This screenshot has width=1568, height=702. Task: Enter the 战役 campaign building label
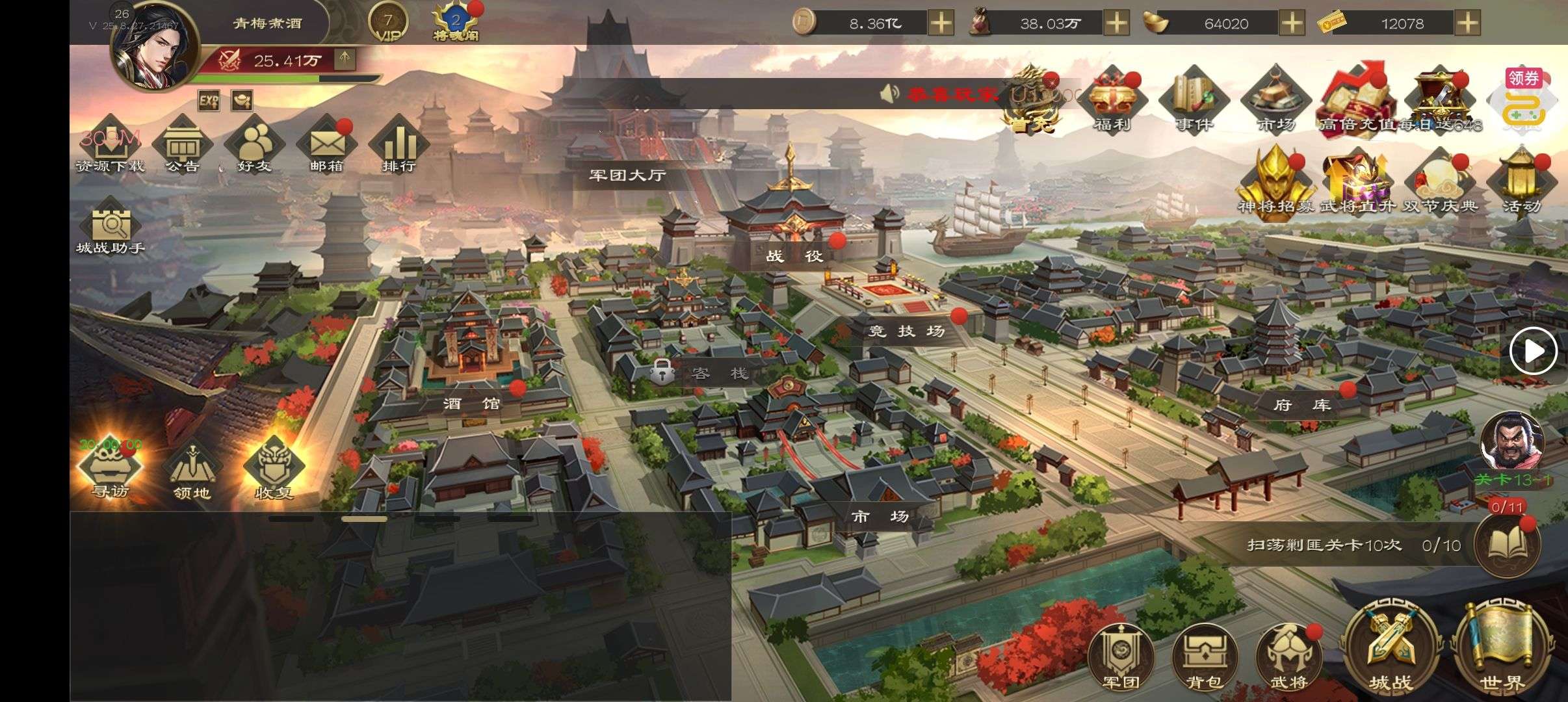(794, 256)
